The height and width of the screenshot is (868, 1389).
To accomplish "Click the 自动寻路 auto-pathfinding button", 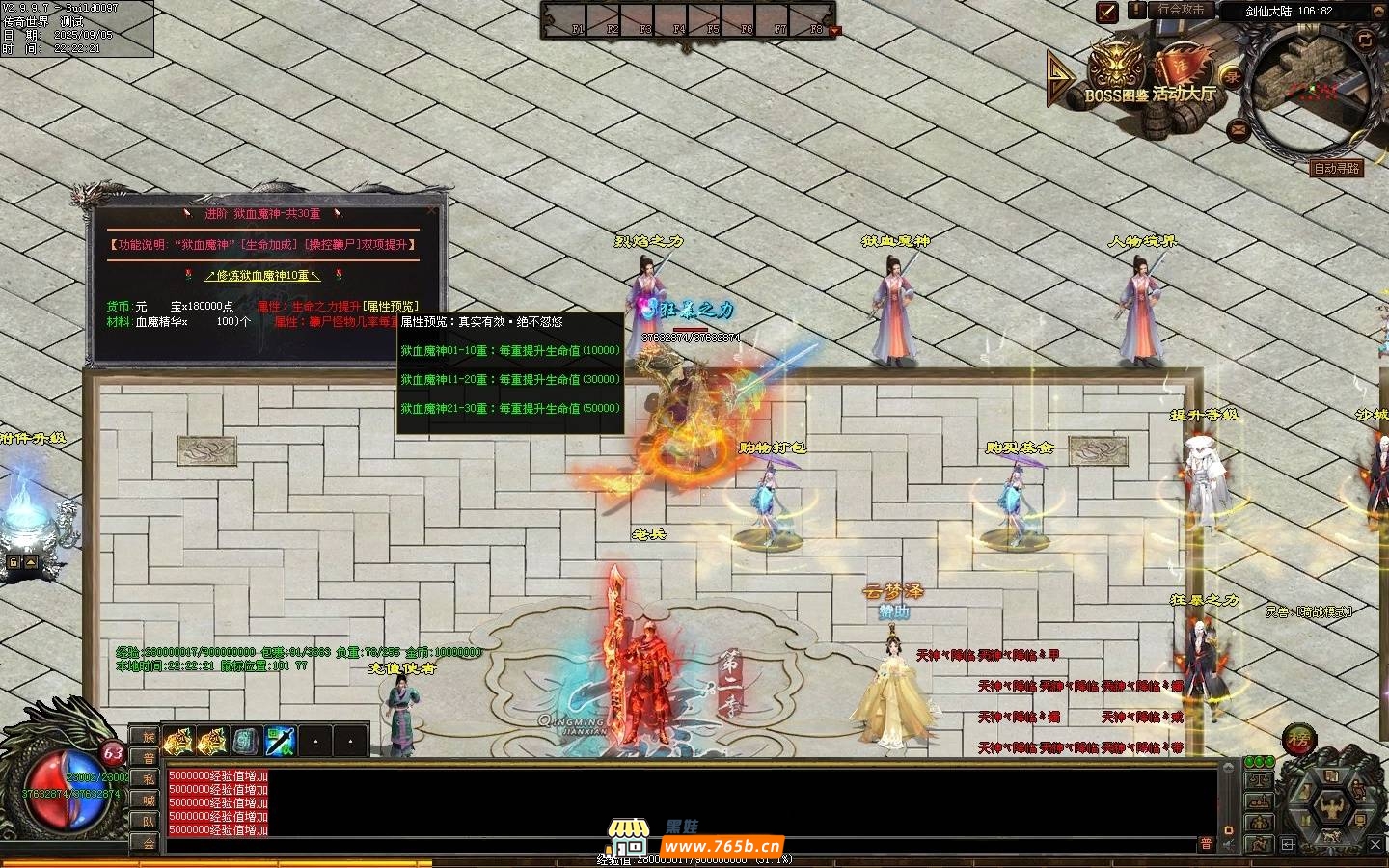I will [1337, 168].
